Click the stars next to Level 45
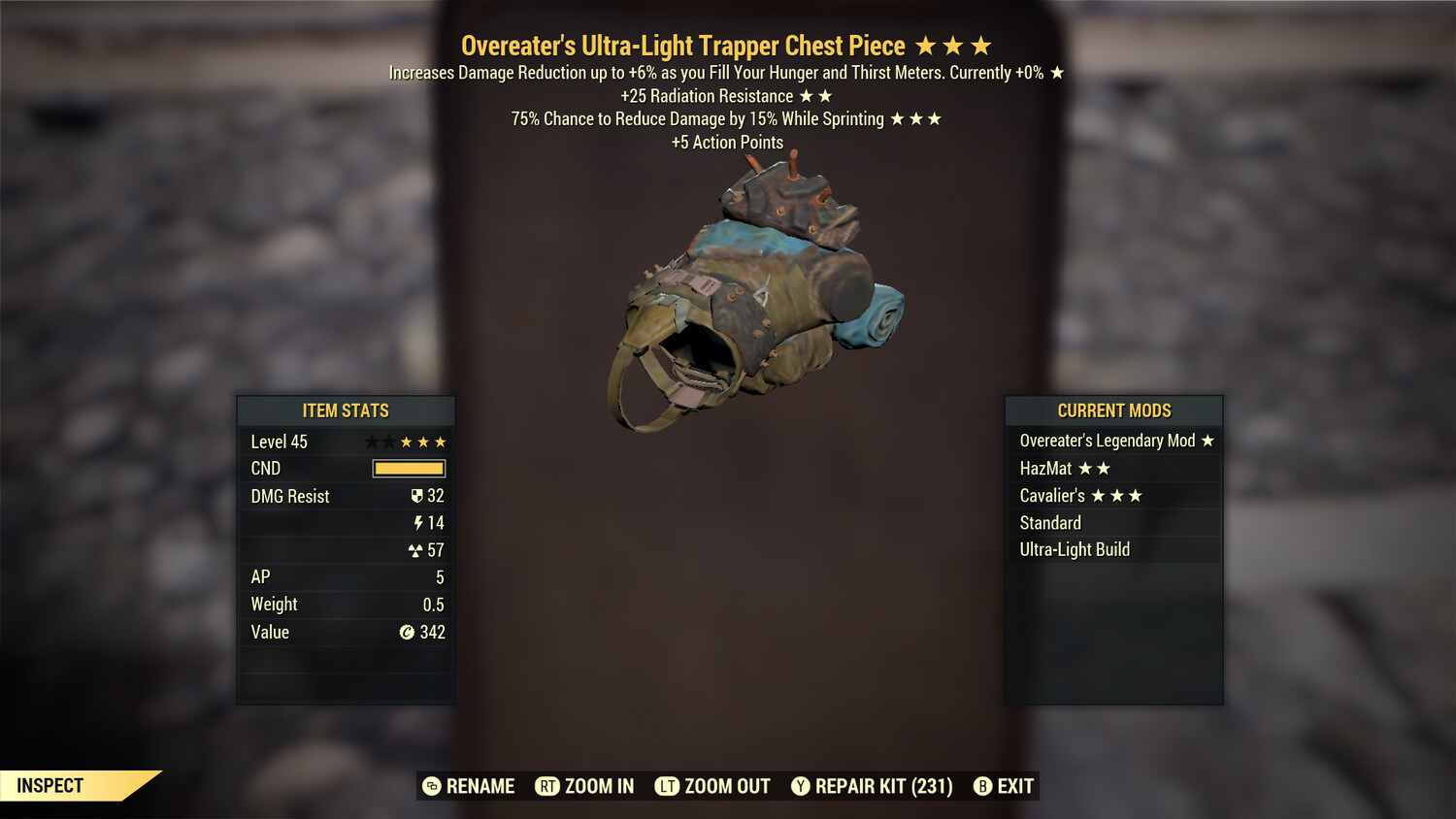The height and width of the screenshot is (819, 1456). click(x=408, y=442)
